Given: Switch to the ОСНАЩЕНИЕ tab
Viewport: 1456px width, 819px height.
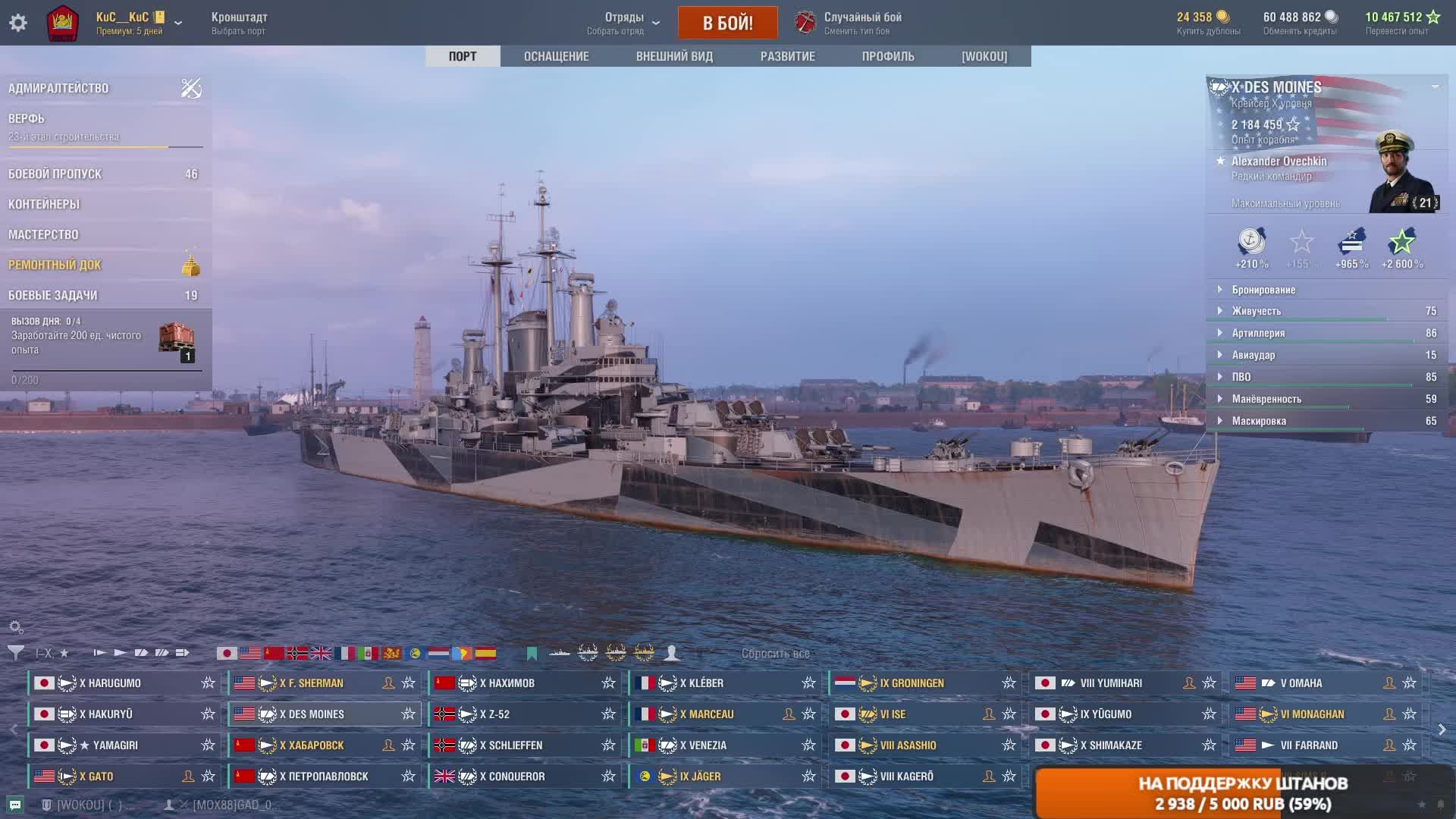Looking at the screenshot, I should coord(556,56).
